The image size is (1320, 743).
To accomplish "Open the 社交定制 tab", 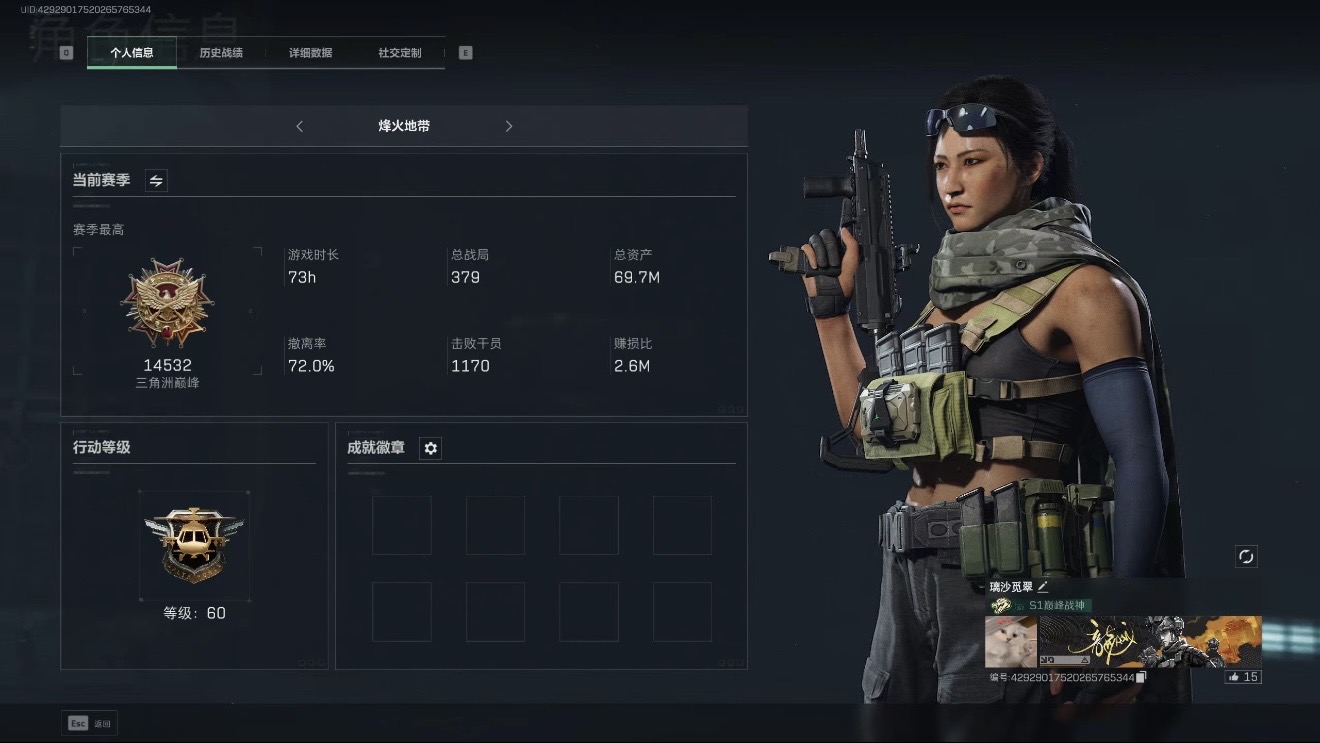I will pyautogui.click(x=399, y=52).
